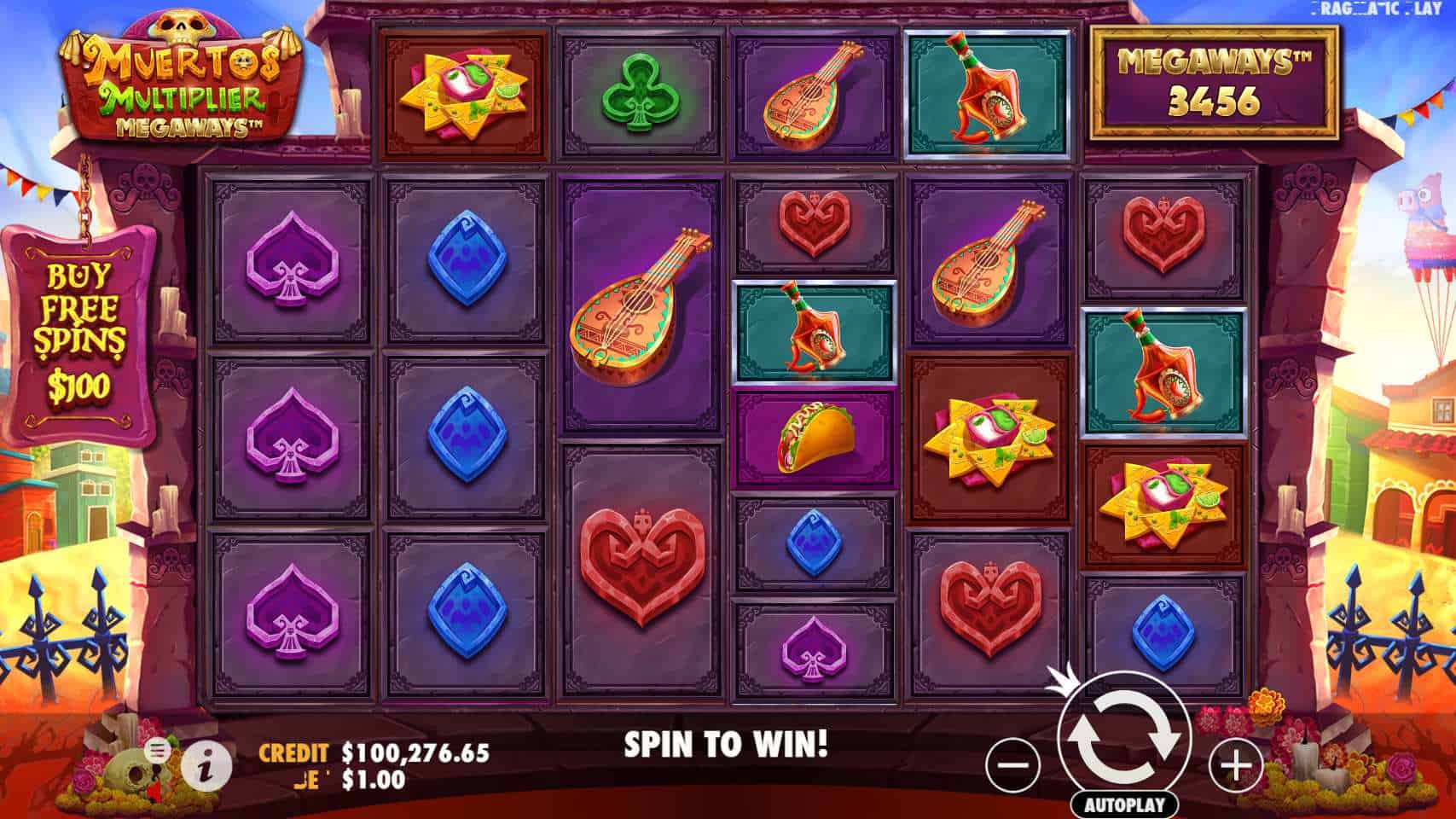The image size is (1456, 819).
Task: Click the Spin To Win text banner
Action: click(x=725, y=742)
